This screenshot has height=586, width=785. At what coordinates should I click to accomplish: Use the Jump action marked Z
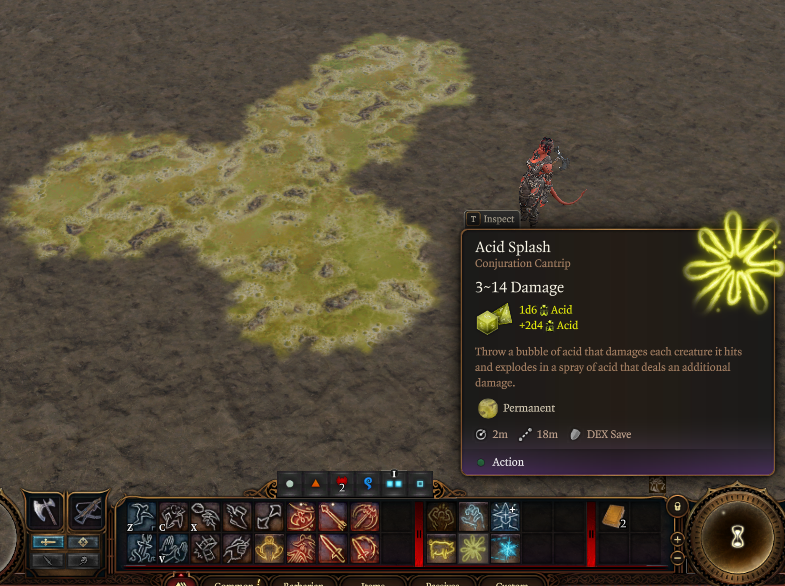141,516
